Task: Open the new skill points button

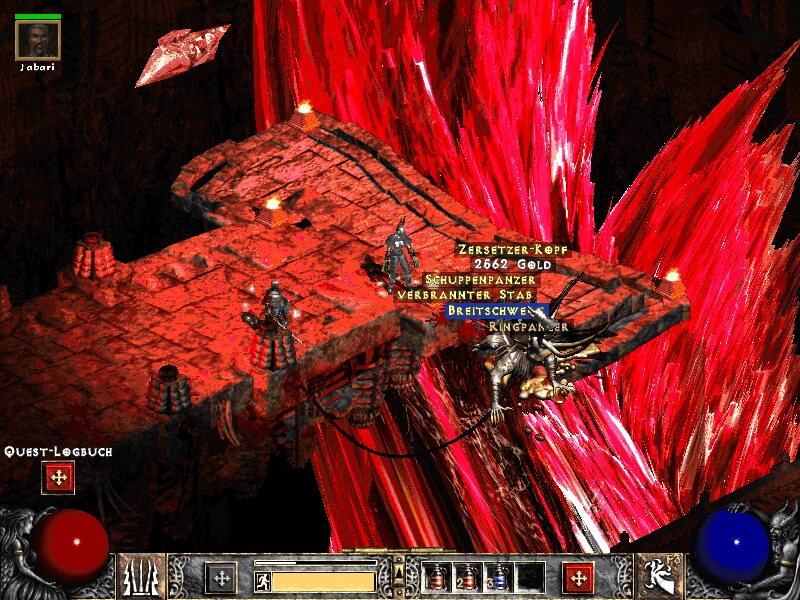Action: 578,578
